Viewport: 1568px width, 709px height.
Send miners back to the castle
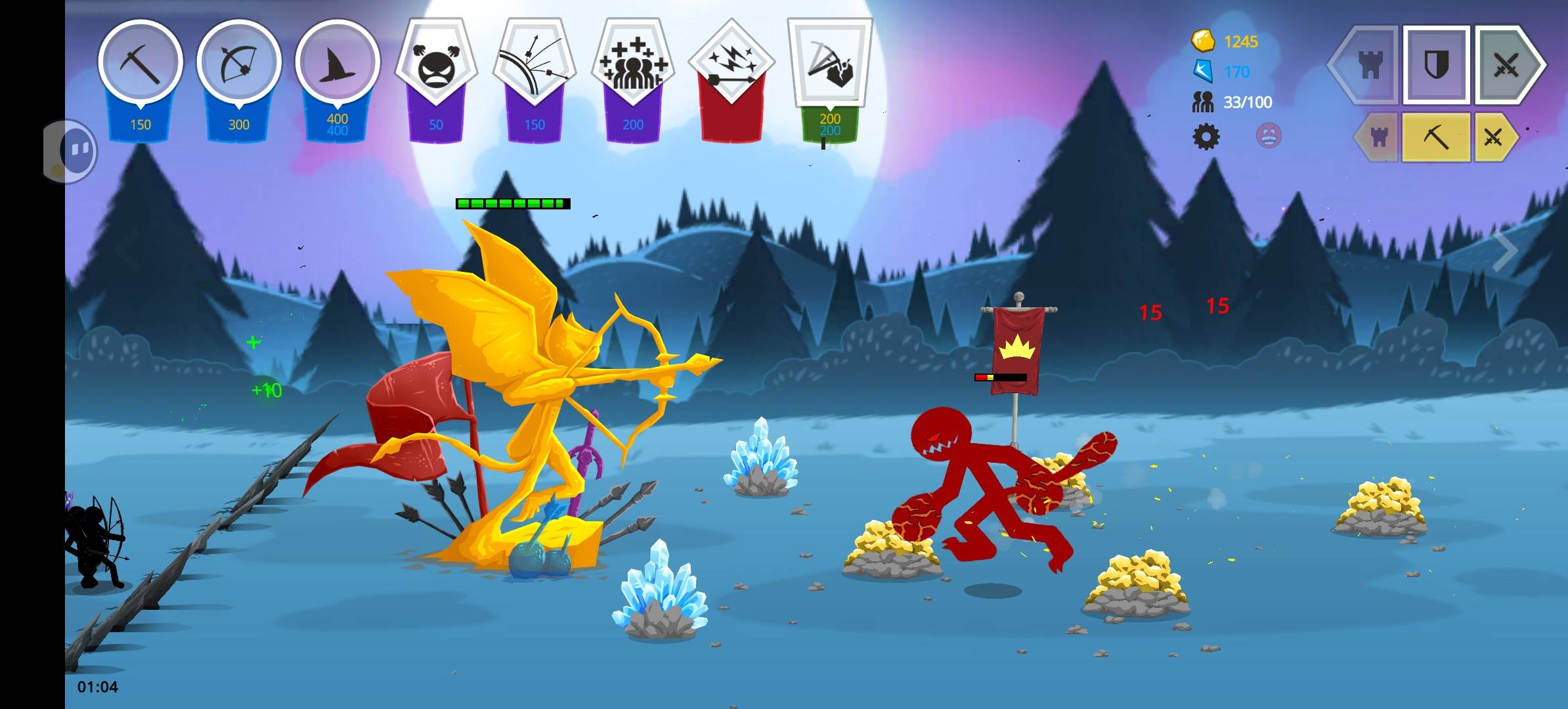click(1378, 137)
